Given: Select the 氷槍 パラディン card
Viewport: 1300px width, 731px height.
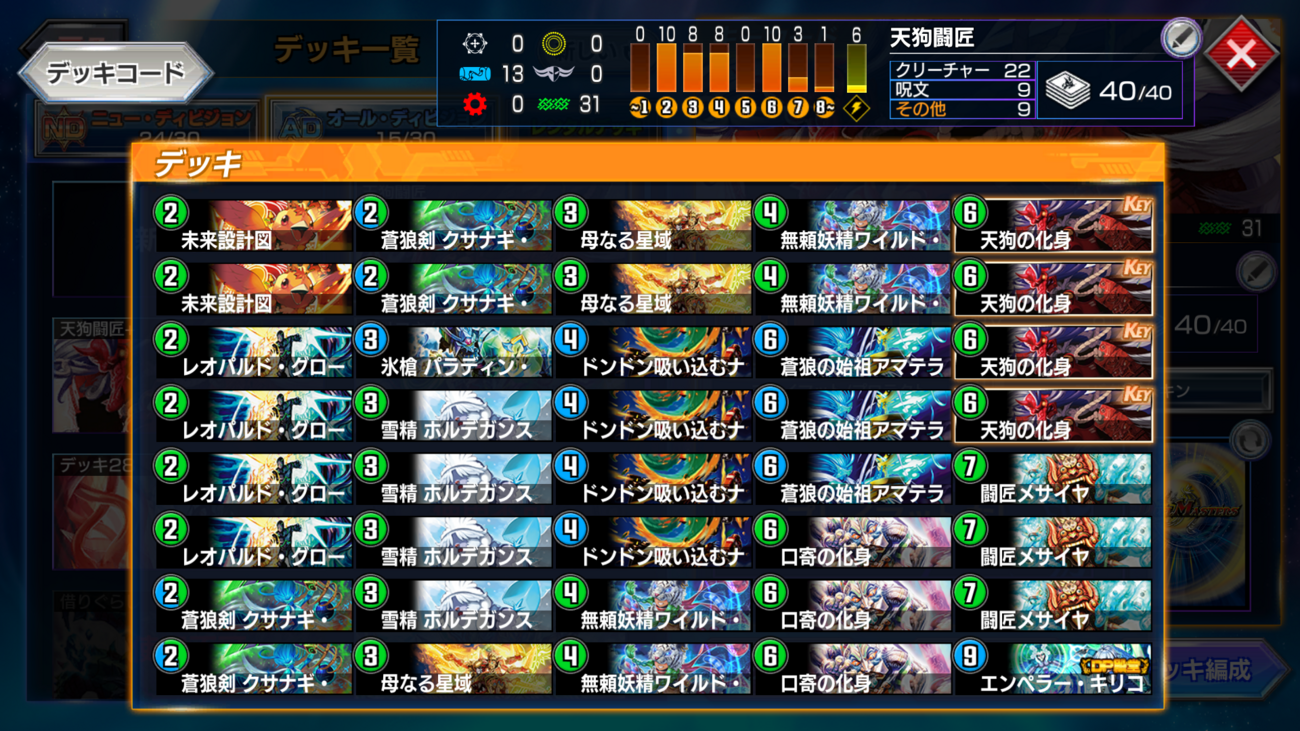Looking at the screenshot, I should click(453, 352).
